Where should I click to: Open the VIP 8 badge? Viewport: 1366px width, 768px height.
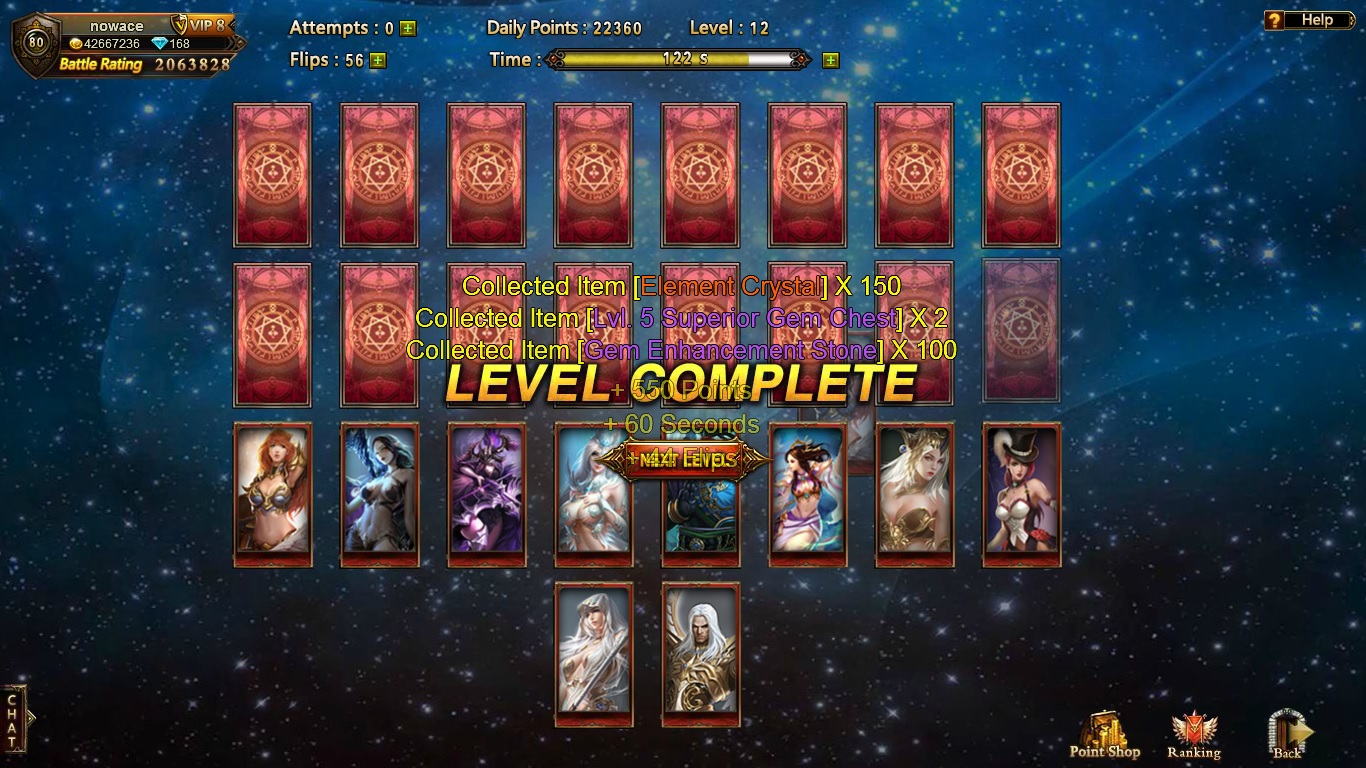tap(199, 25)
